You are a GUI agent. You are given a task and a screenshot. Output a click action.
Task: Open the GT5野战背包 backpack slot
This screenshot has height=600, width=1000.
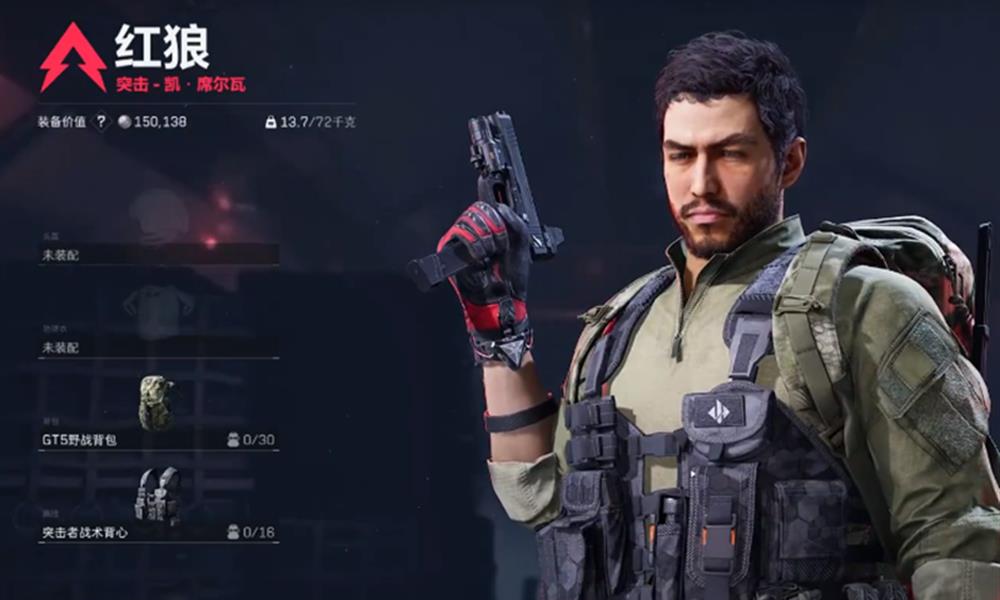coord(158,439)
